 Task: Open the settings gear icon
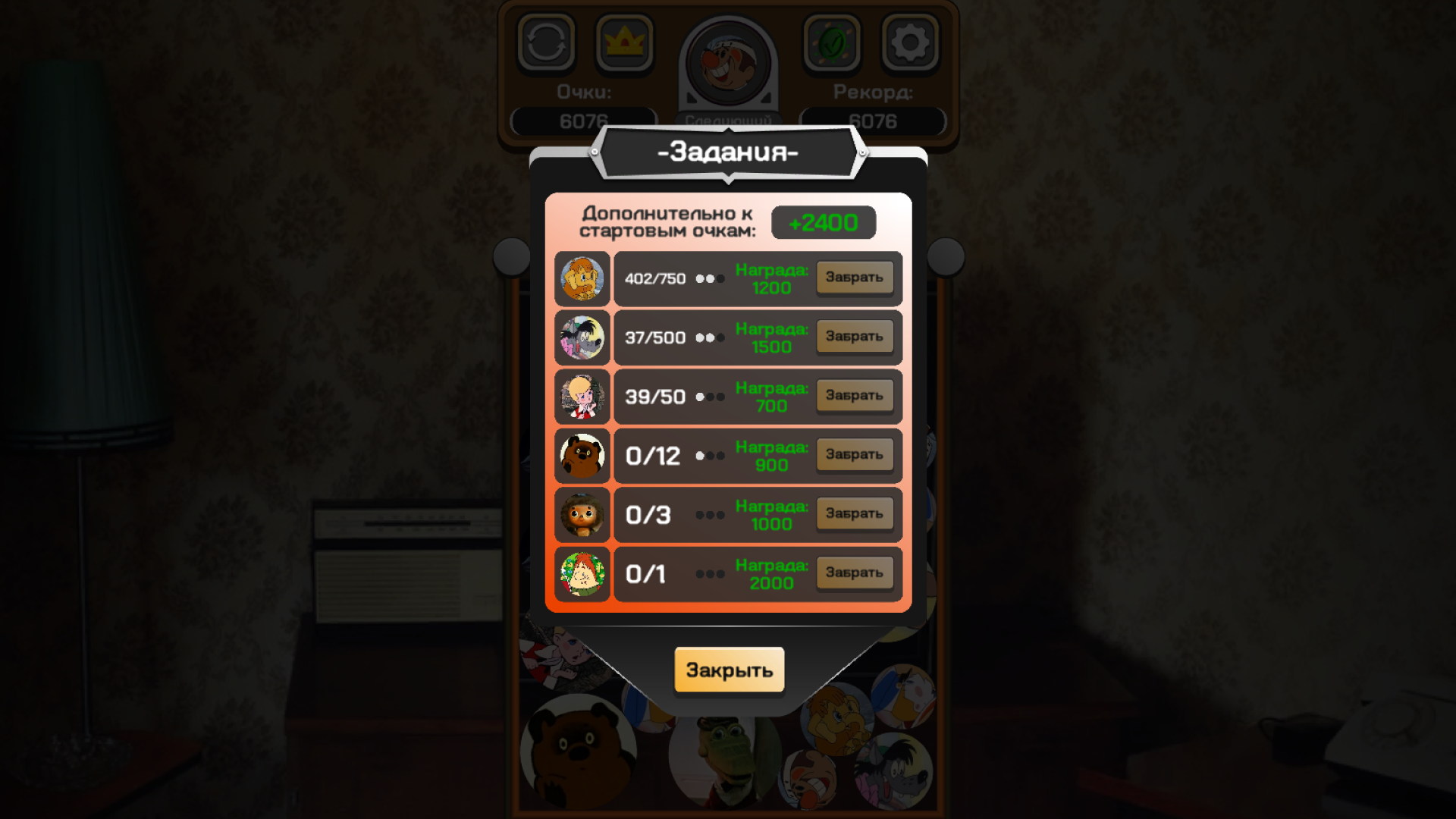910,43
